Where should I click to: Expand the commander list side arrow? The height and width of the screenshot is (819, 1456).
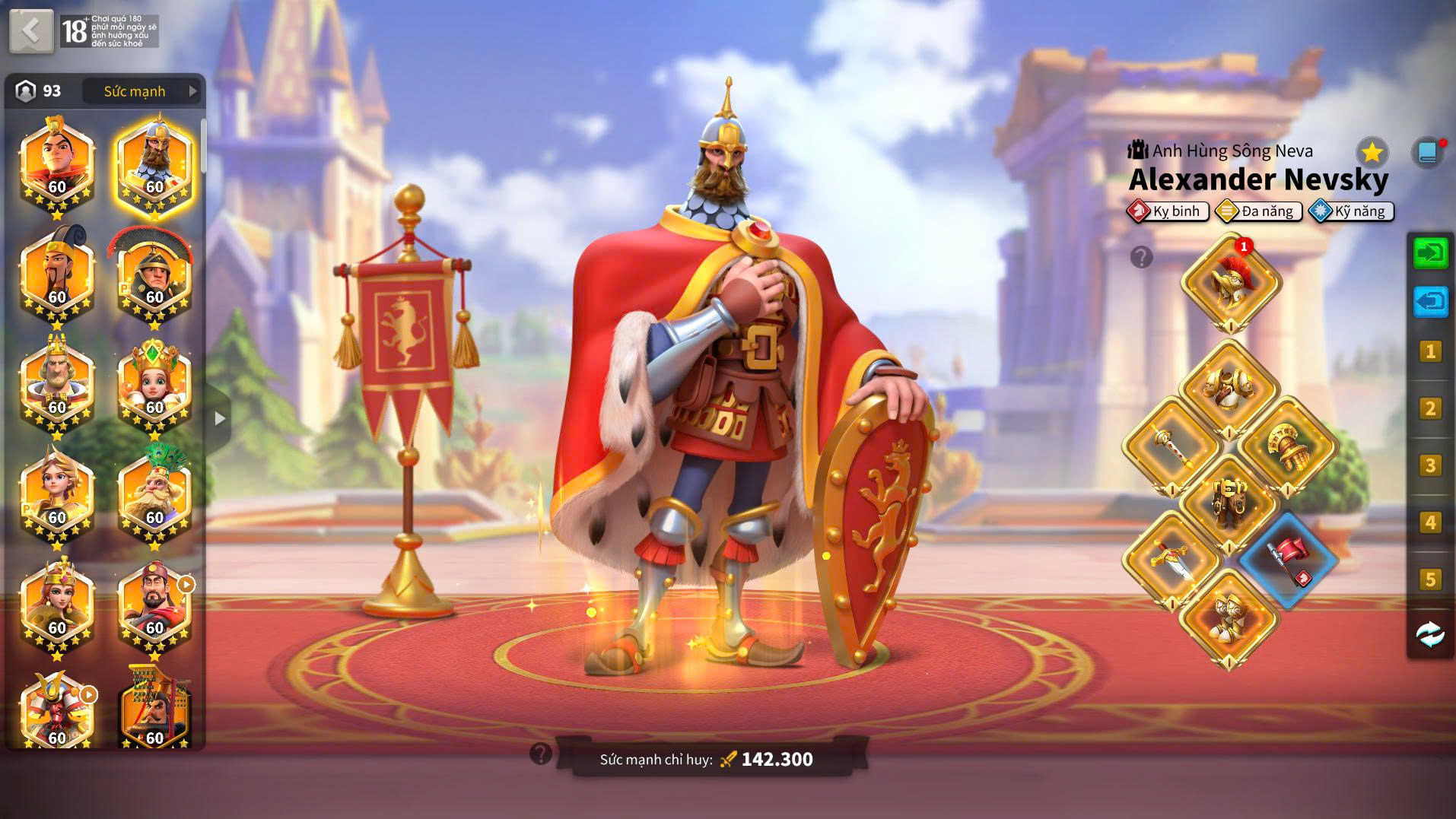click(x=220, y=418)
